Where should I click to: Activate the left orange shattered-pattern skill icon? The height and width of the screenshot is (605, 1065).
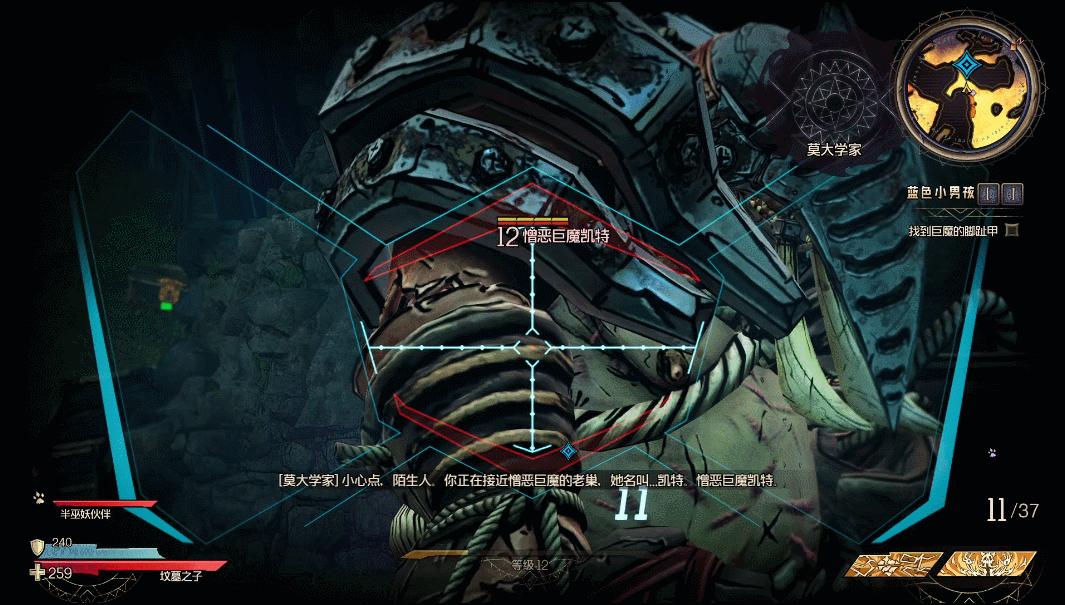894,565
